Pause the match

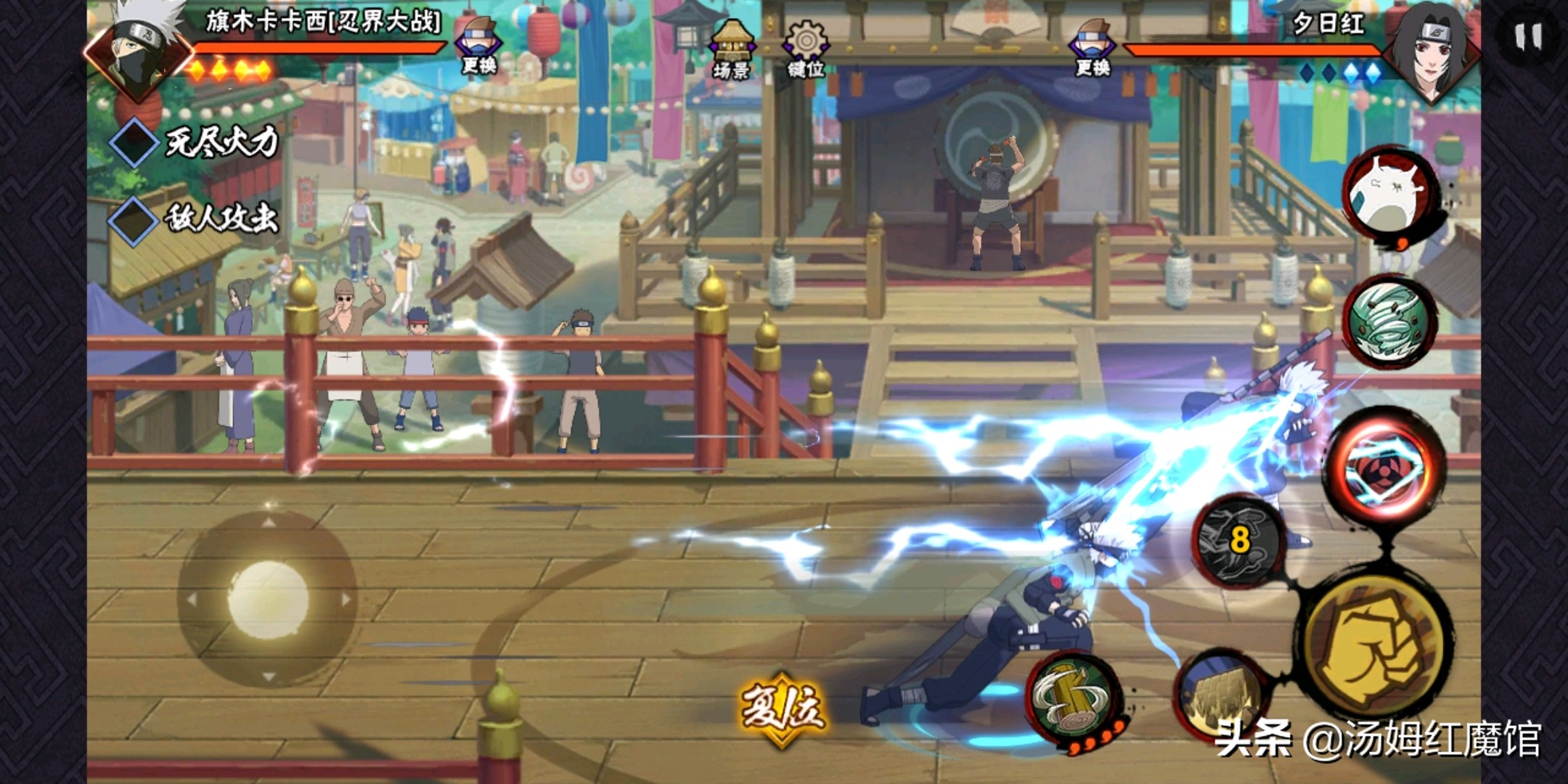[1527, 36]
